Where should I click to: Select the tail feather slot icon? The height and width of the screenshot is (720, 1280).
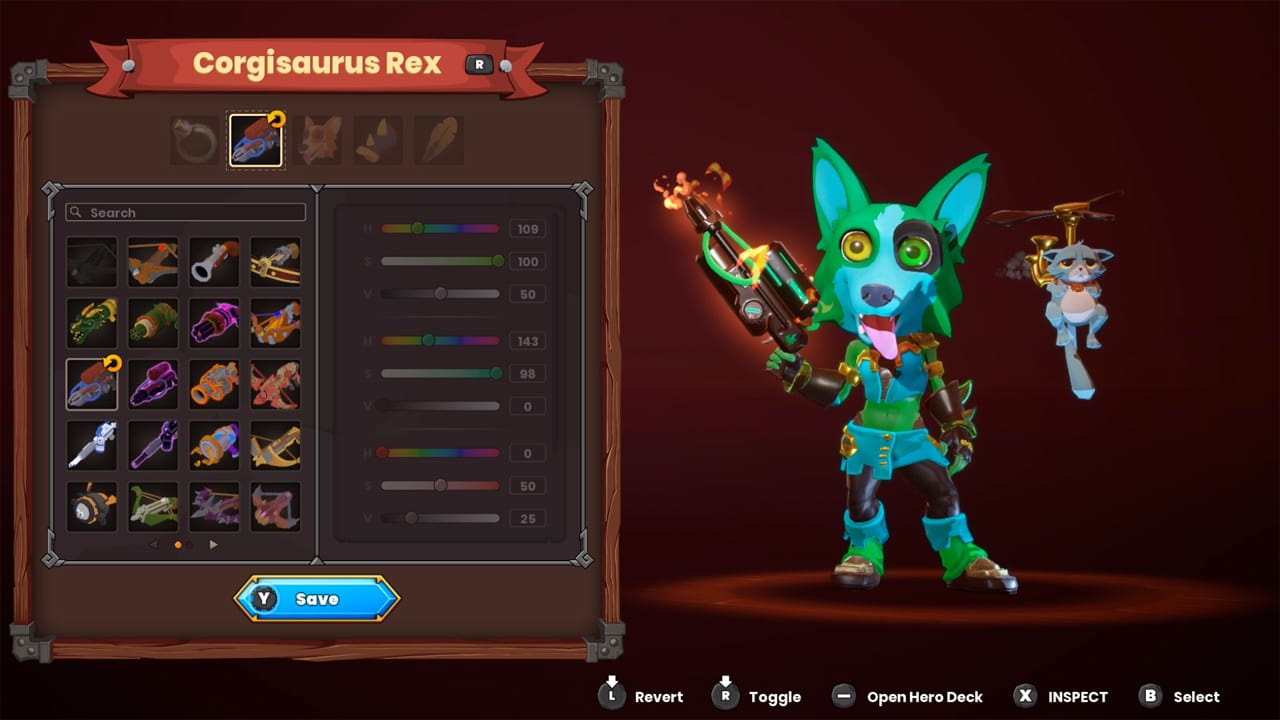click(439, 140)
